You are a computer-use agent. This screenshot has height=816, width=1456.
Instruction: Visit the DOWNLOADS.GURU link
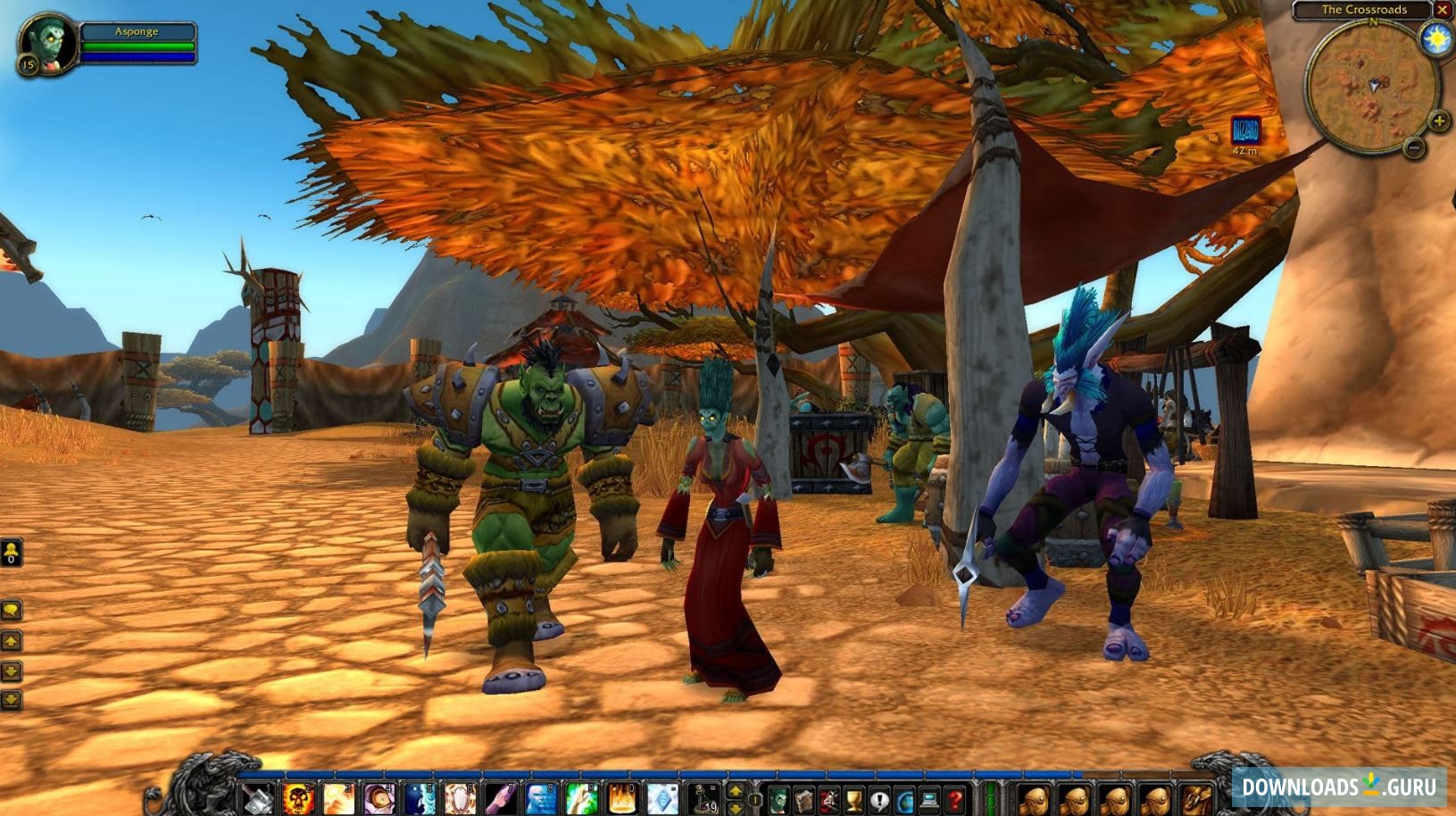click(x=1339, y=786)
